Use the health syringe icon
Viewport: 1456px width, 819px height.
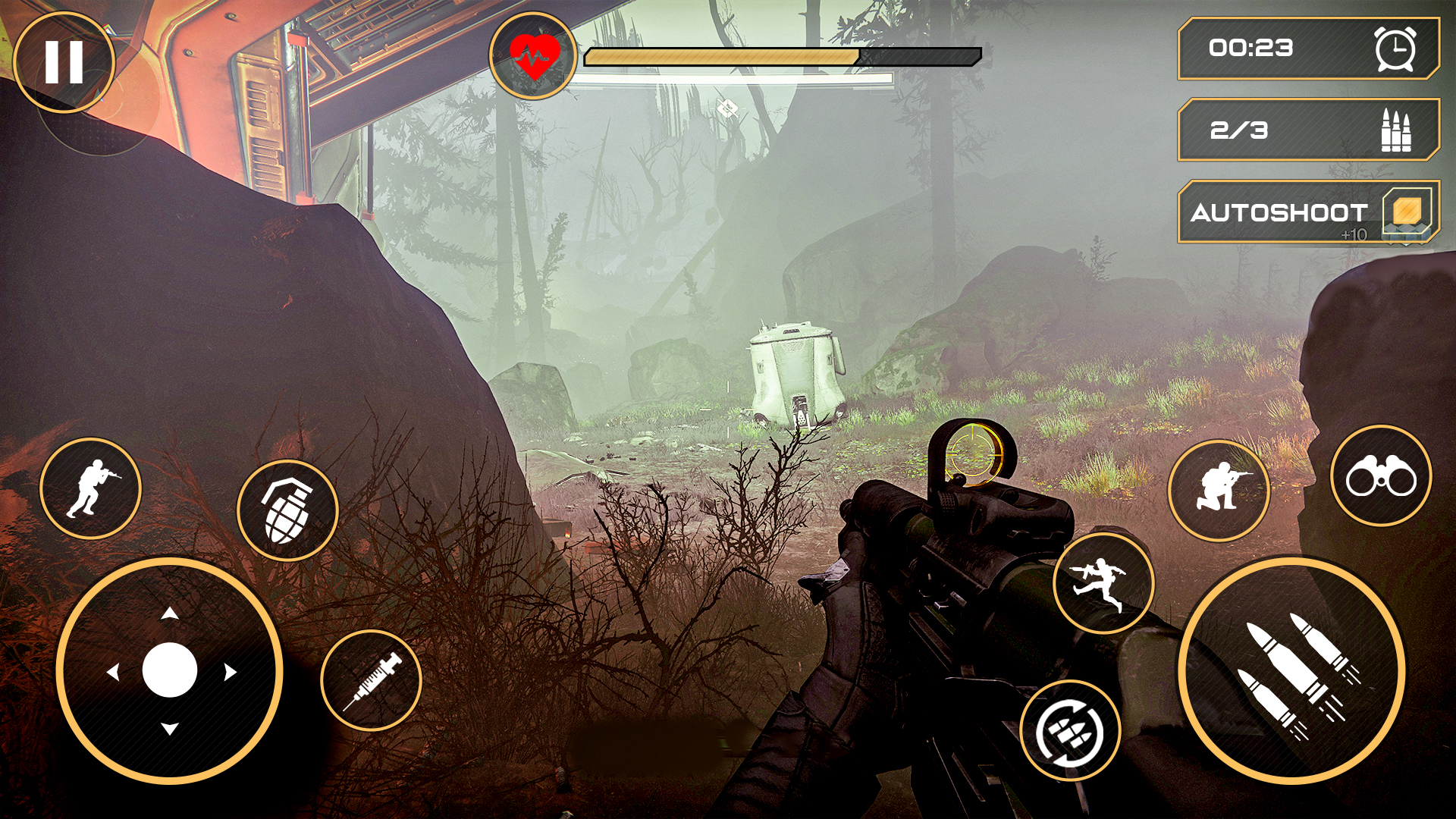click(x=372, y=680)
